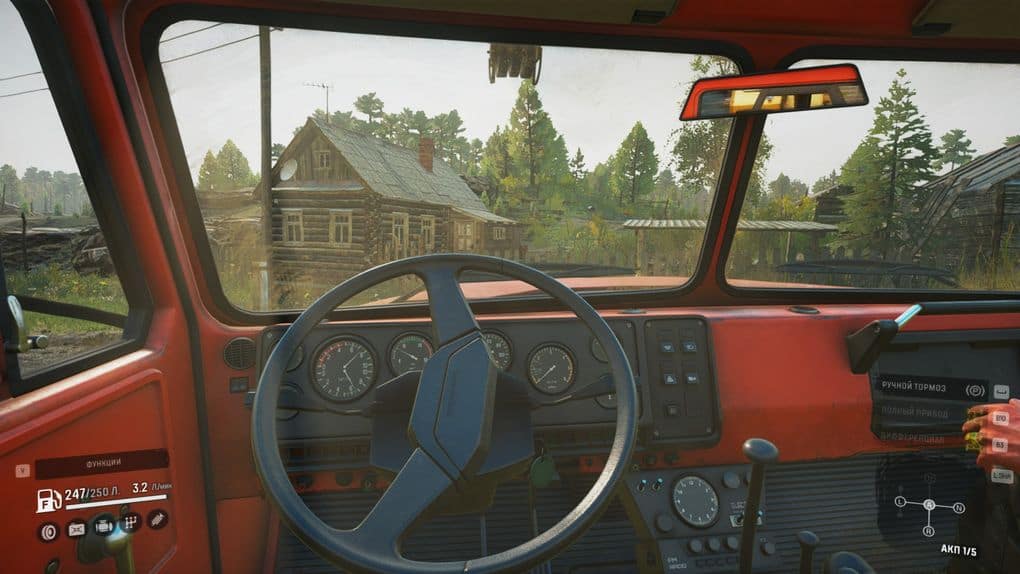The image size is (1020, 574).
Task: Select the engine status icon
Action: coord(103,524)
